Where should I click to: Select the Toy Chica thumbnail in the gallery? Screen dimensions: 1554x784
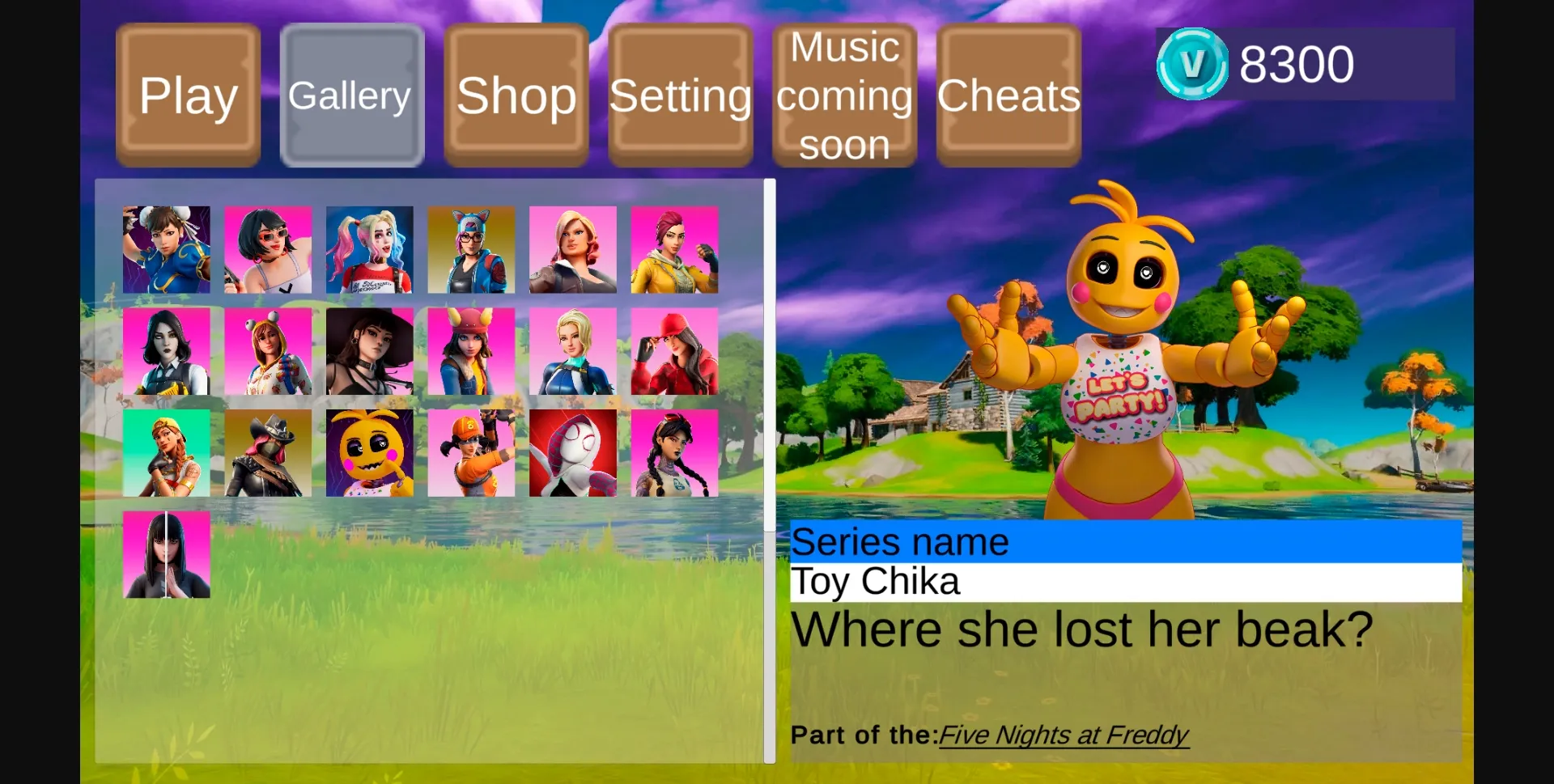[369, 453]
